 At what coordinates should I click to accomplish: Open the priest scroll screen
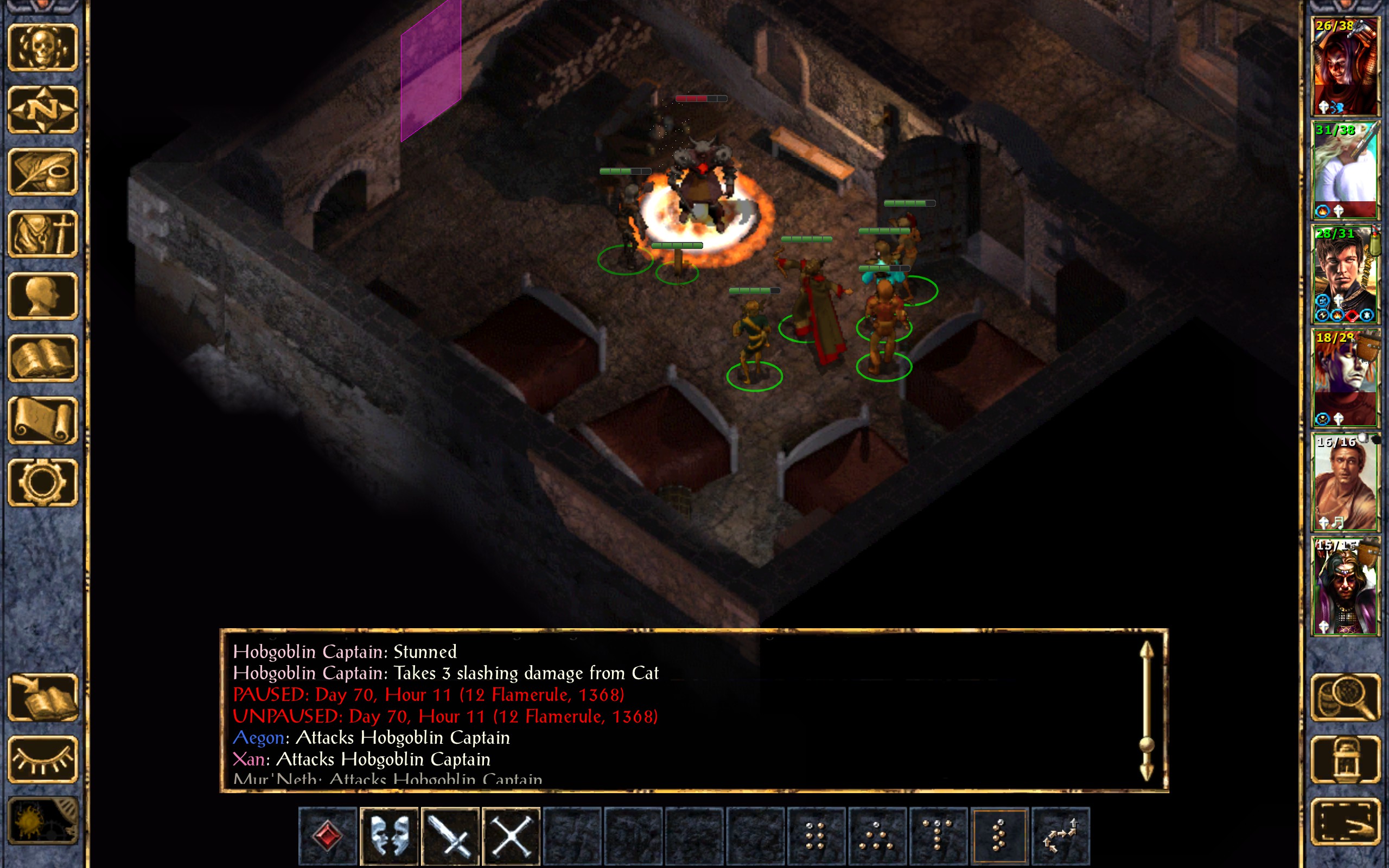43,420
